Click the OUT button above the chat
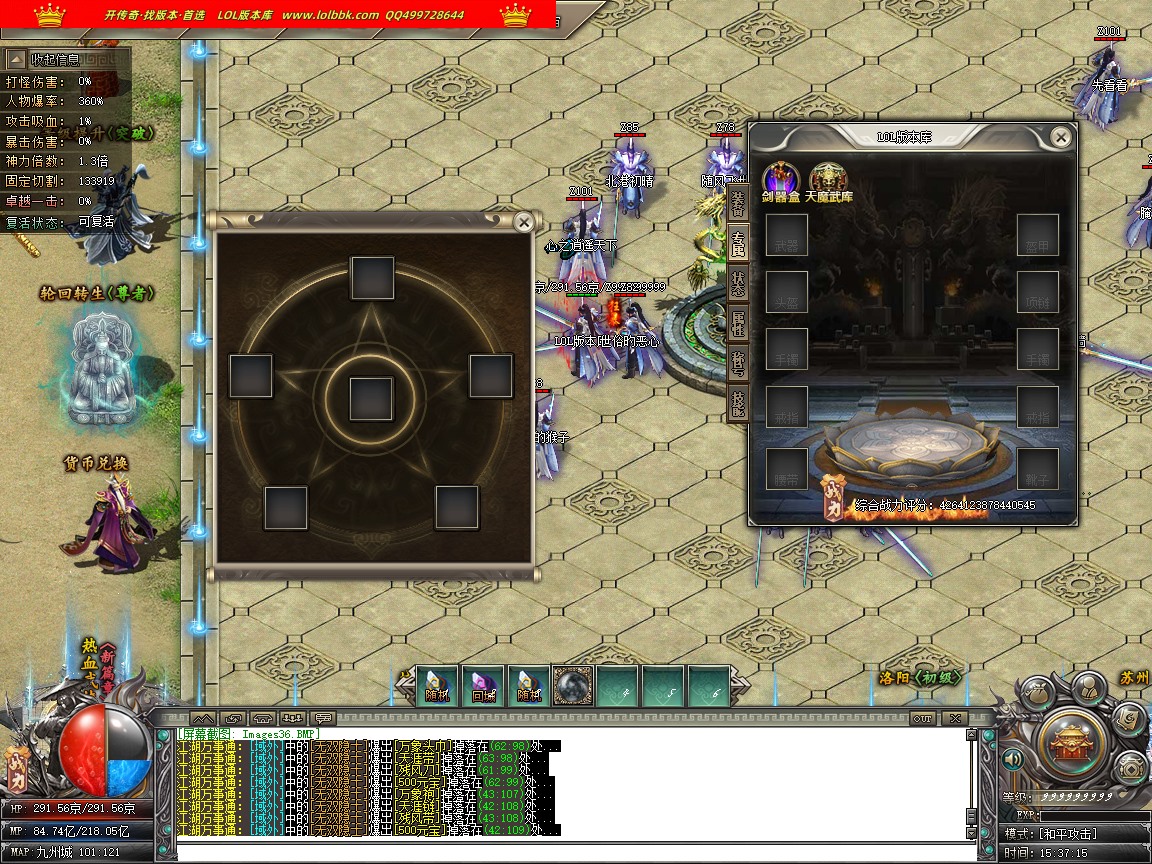Viewport: 1152px width, 864px height. (922, 718)
